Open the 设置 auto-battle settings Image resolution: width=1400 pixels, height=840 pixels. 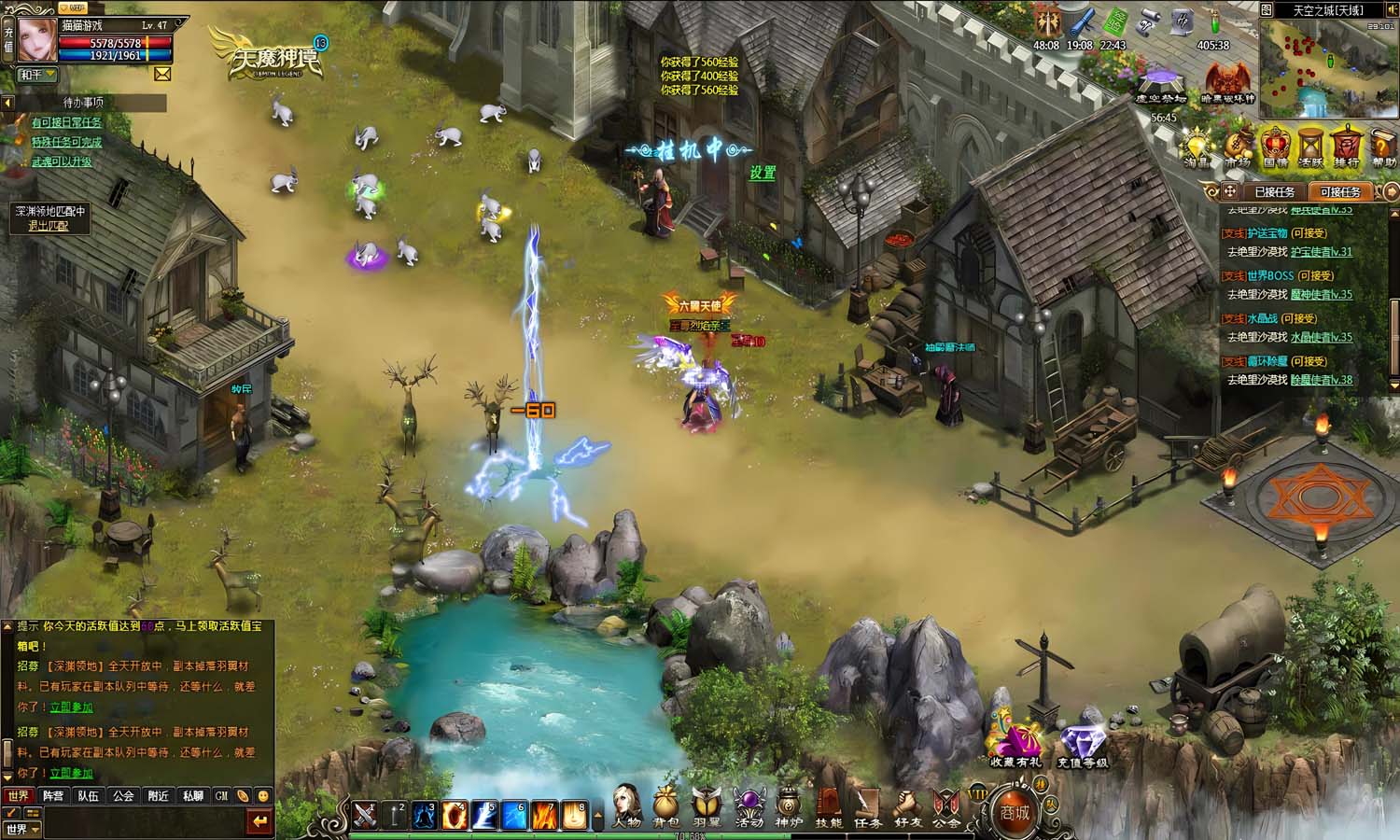[763, 173]
